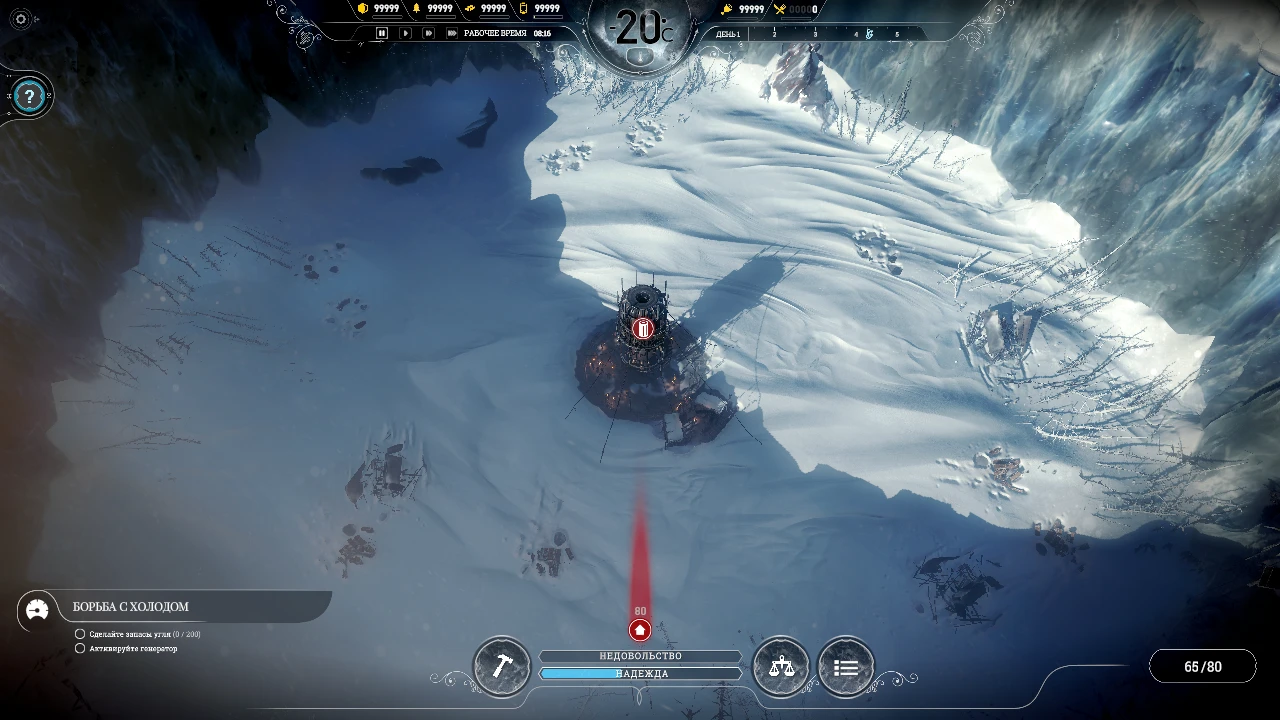The image size is (1280, 720).
Task: Toggle the generator warning icon on the tower
Action: 643,327
